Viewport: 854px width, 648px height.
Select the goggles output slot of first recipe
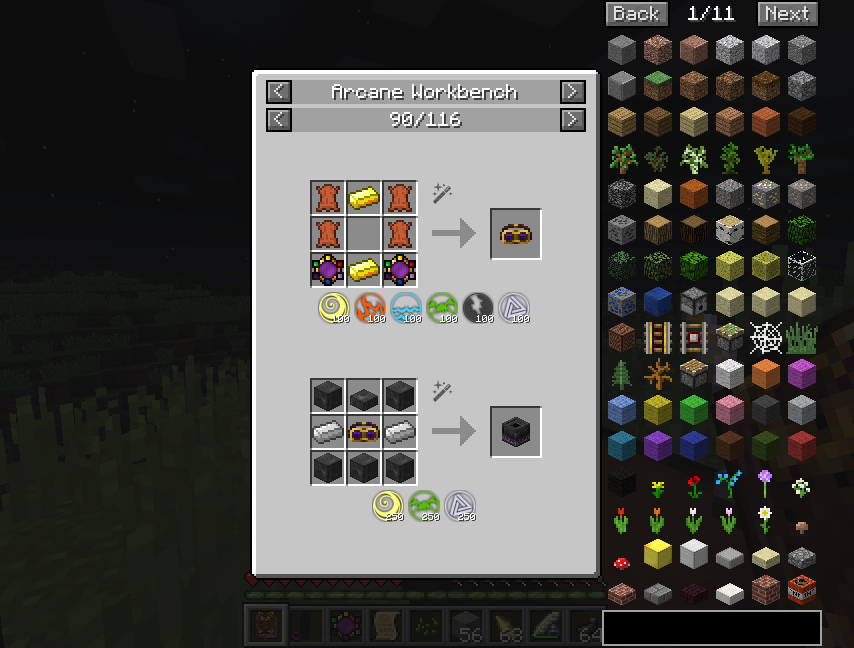[x=516, y=234]
